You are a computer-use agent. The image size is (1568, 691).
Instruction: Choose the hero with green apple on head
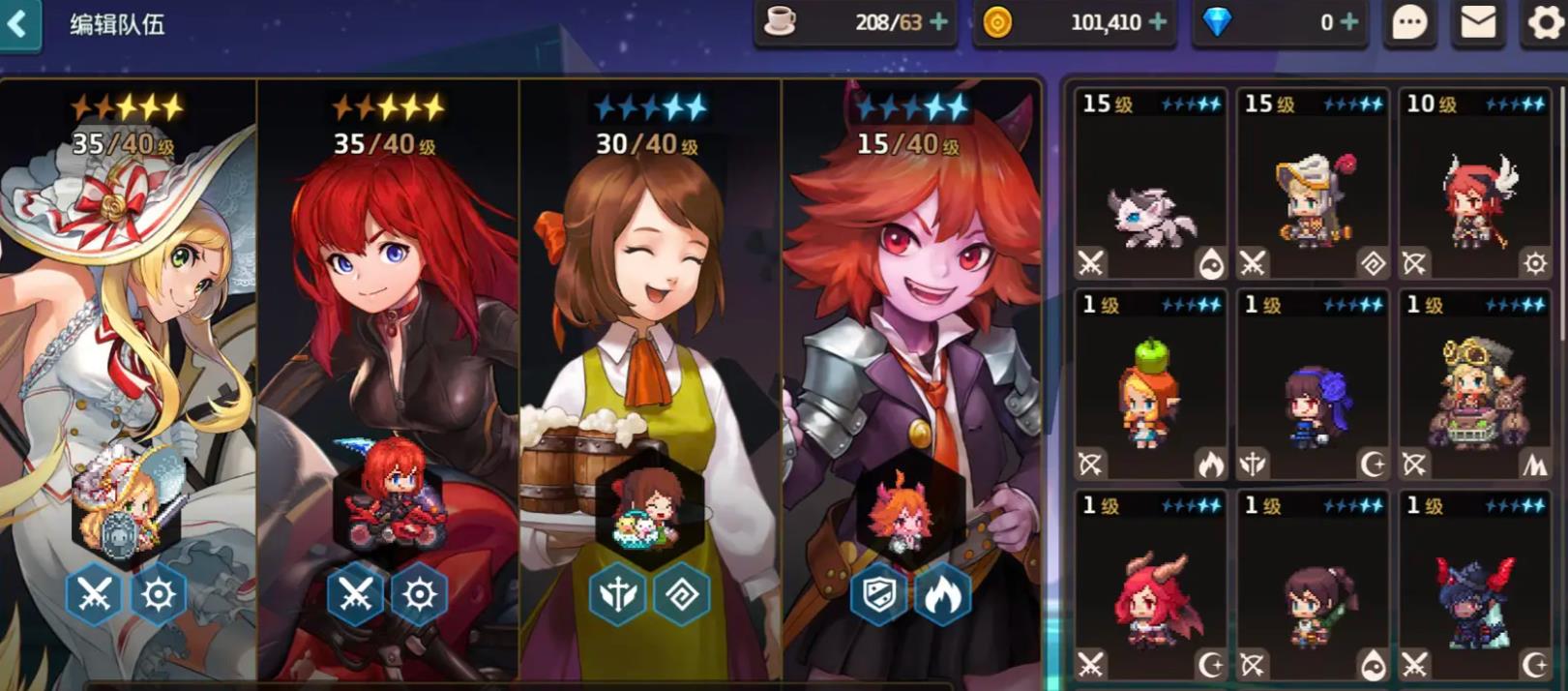[x=1150, y=385]
